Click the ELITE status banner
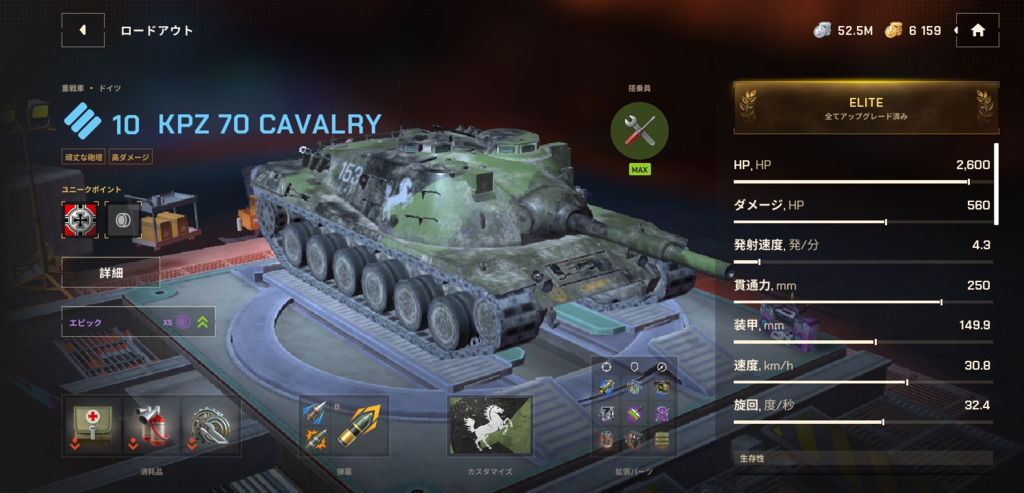This screenshot has width=1024, height=493. 865,108
